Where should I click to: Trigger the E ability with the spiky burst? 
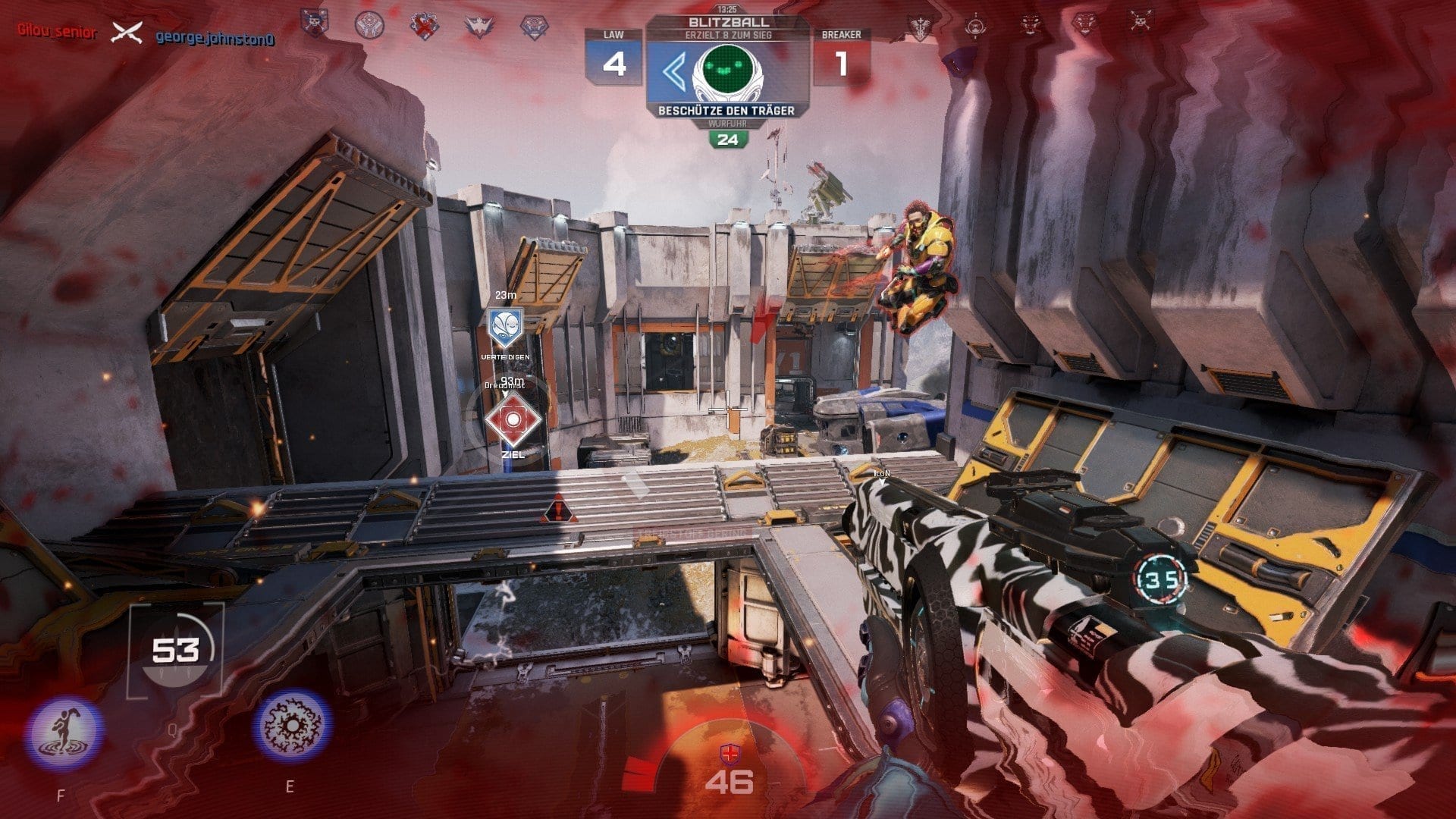[292, 725]
